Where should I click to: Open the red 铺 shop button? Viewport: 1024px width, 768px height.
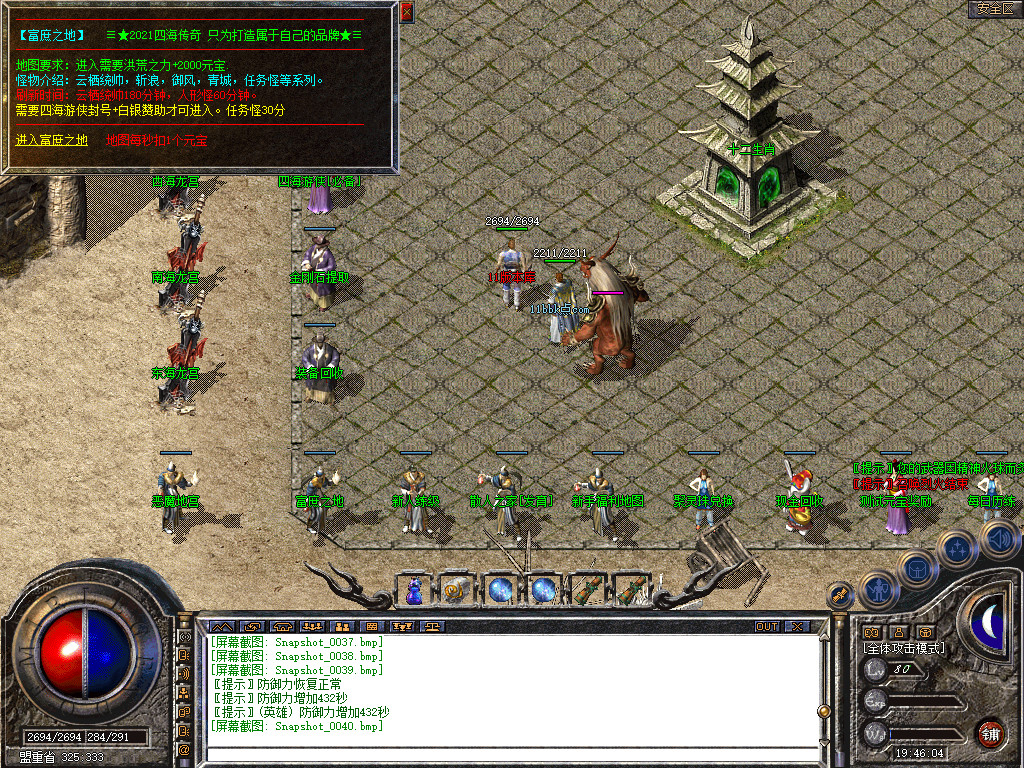[990, 733]
